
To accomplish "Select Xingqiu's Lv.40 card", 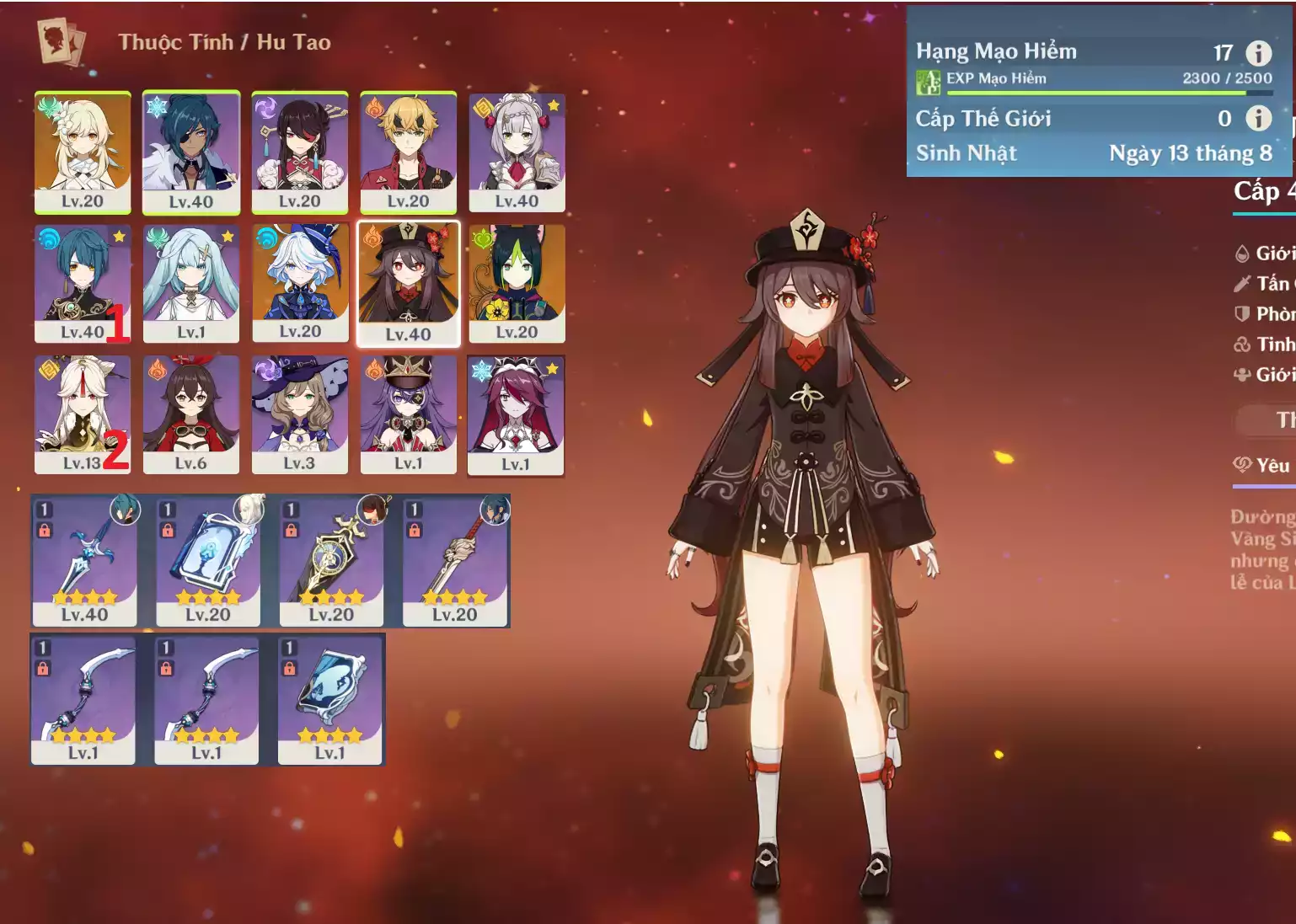I will [83, 283].
